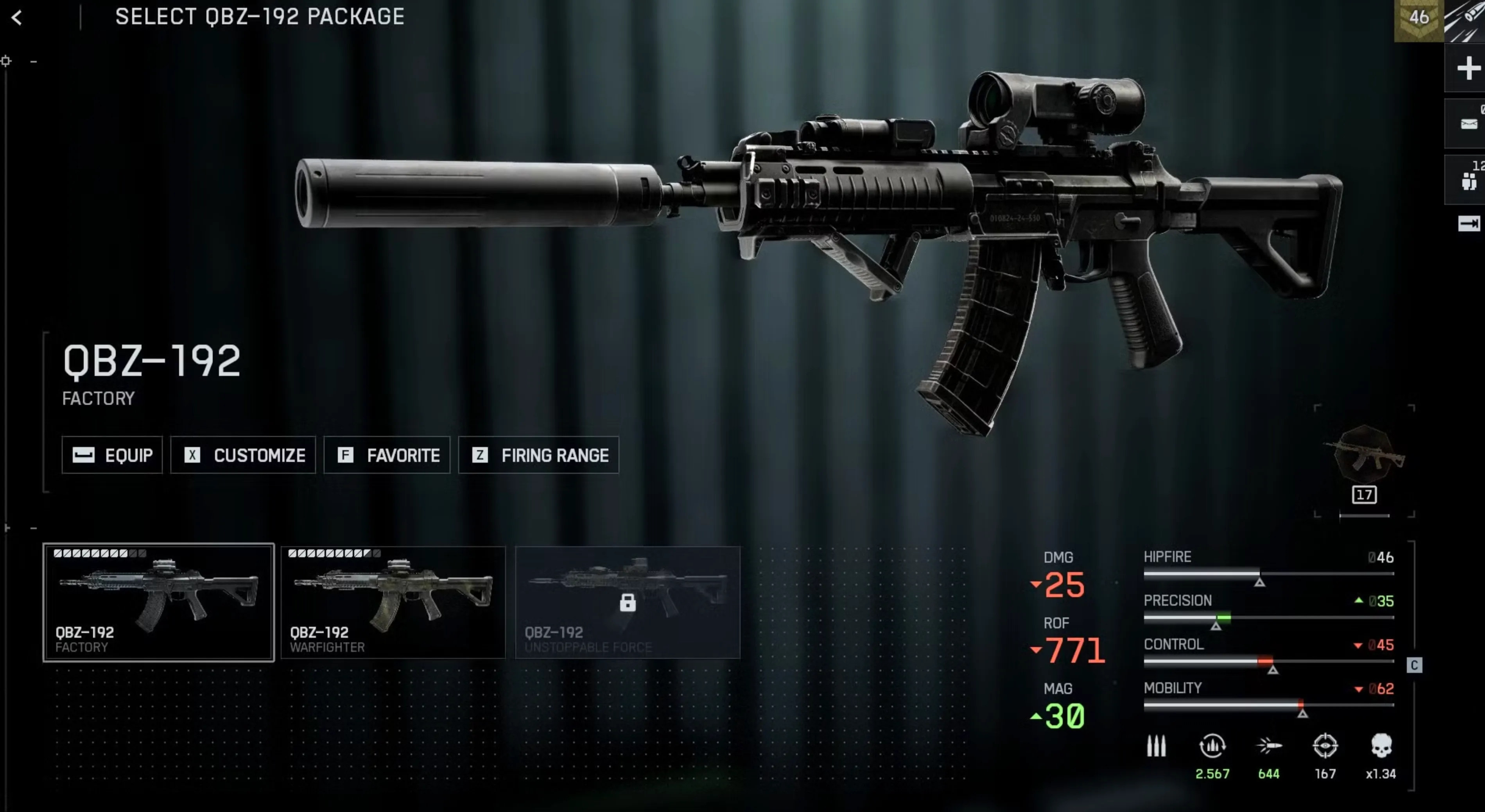
Task: Open the squad members icon
Action: (1468, 181)
